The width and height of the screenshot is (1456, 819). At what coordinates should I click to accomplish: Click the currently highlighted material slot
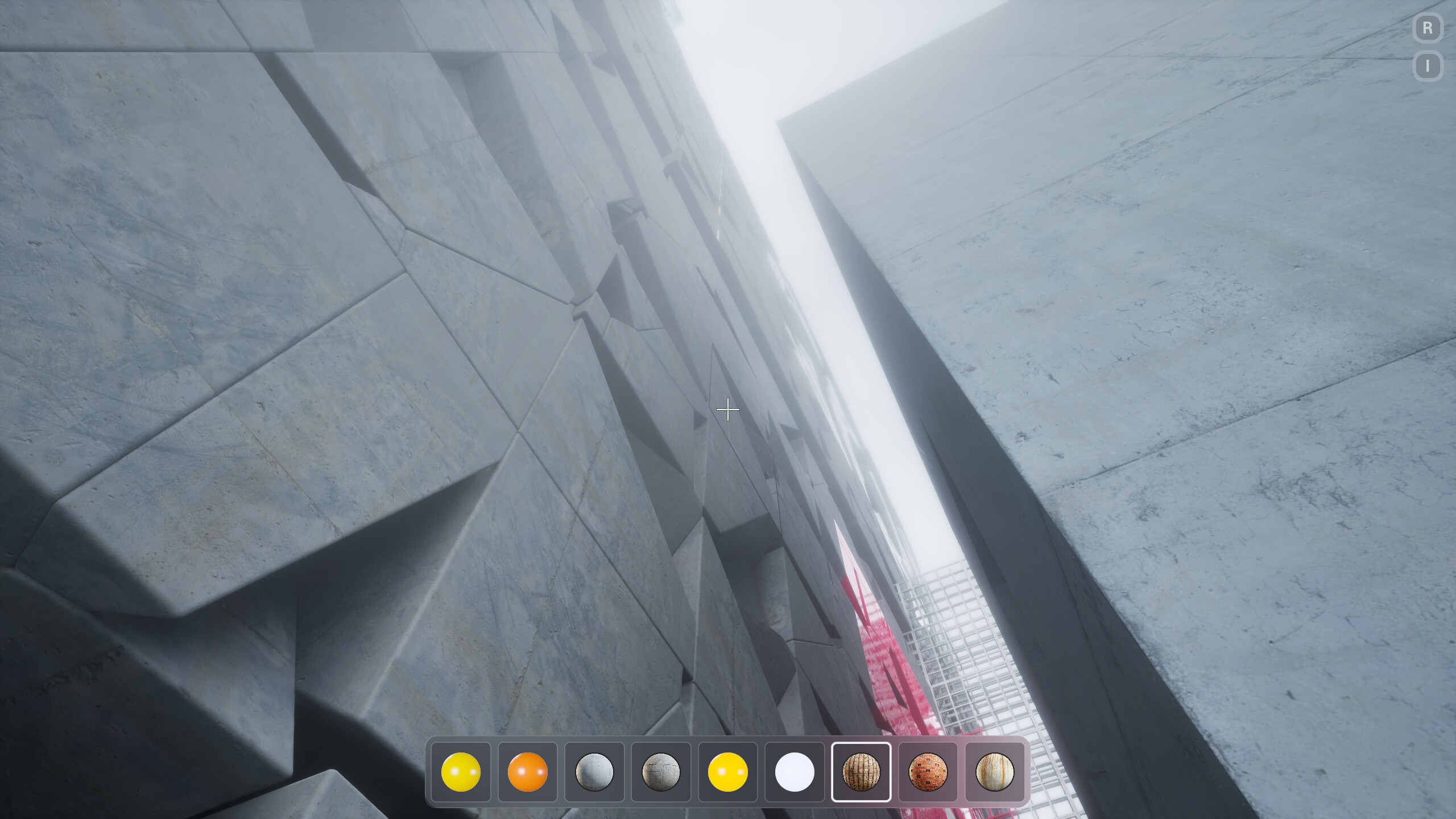click(862, 771)
